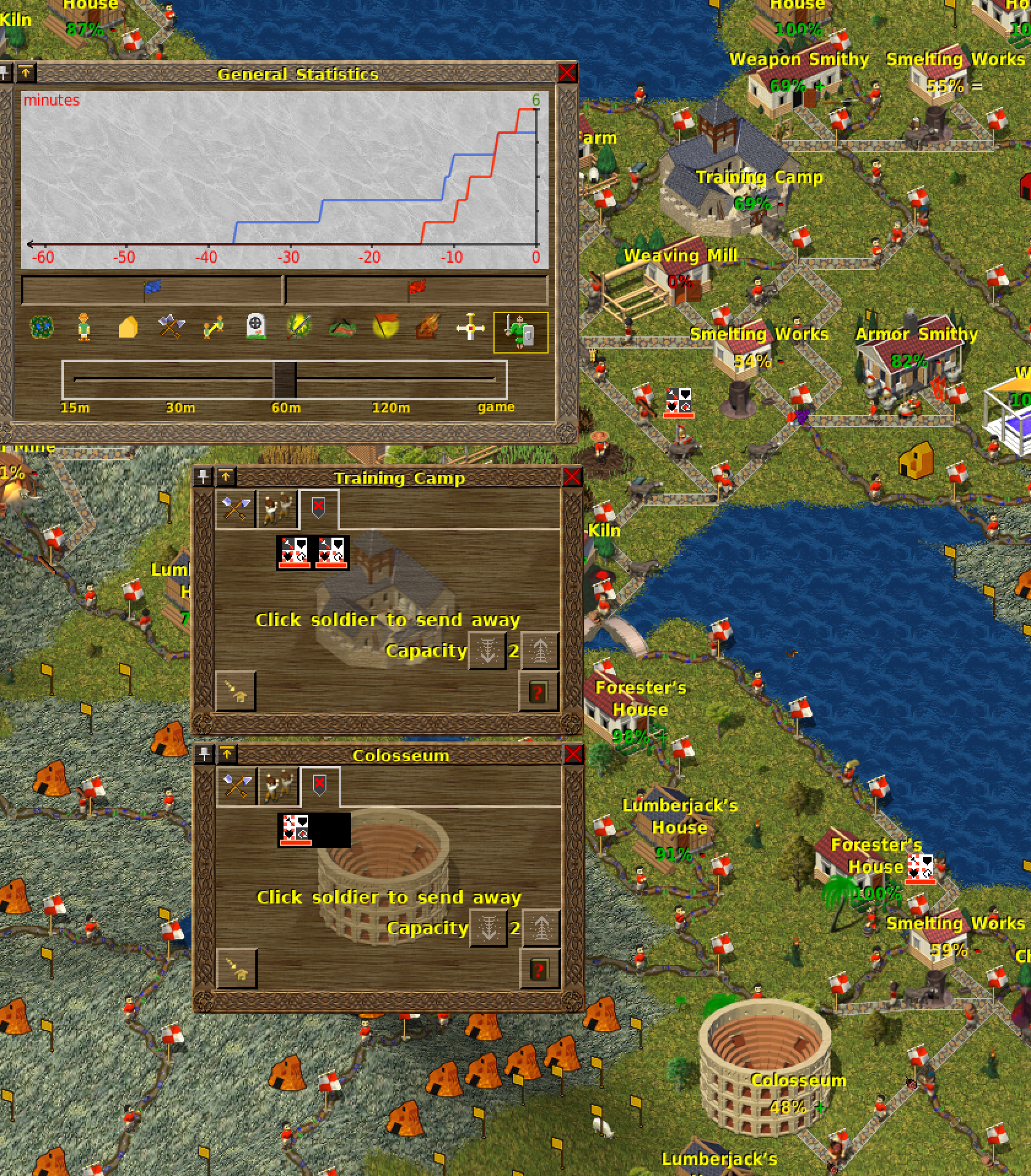The image size is (1031, 1176).
Task: Show the gravestone casualties statistic
Action: pyautogui.click(x=255, y=327)
